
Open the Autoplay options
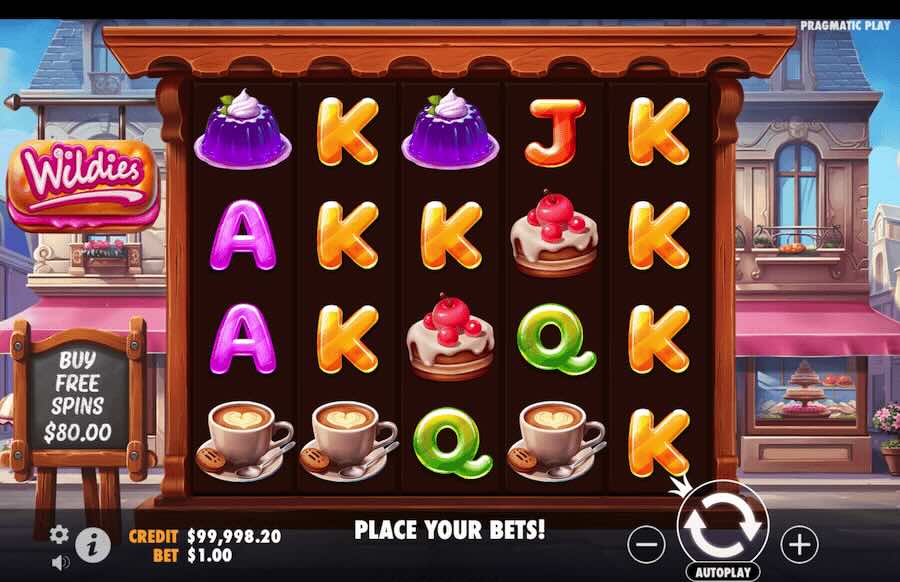tap(722, 573)
